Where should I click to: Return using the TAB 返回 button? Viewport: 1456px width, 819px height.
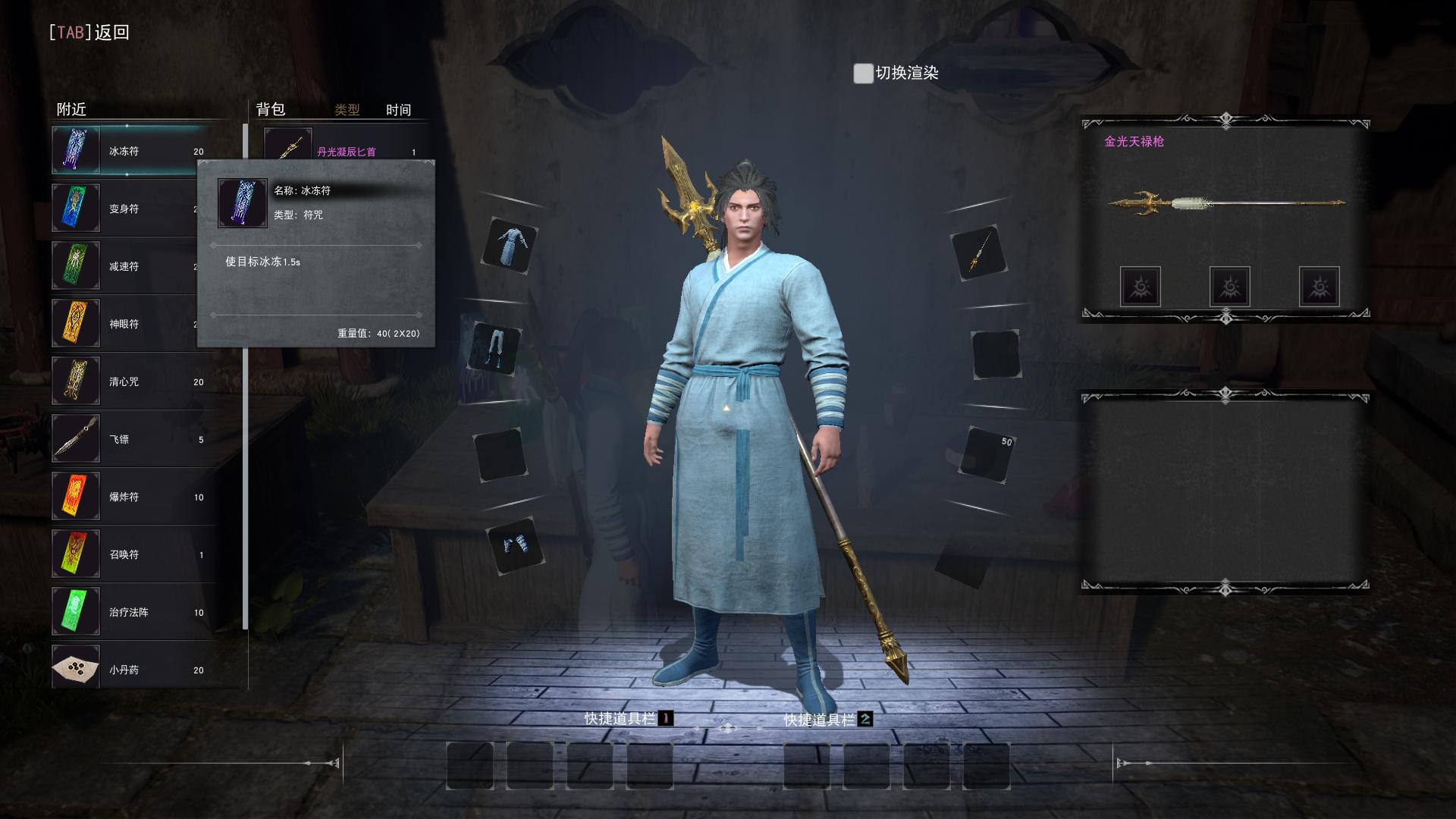coord(89,33)
